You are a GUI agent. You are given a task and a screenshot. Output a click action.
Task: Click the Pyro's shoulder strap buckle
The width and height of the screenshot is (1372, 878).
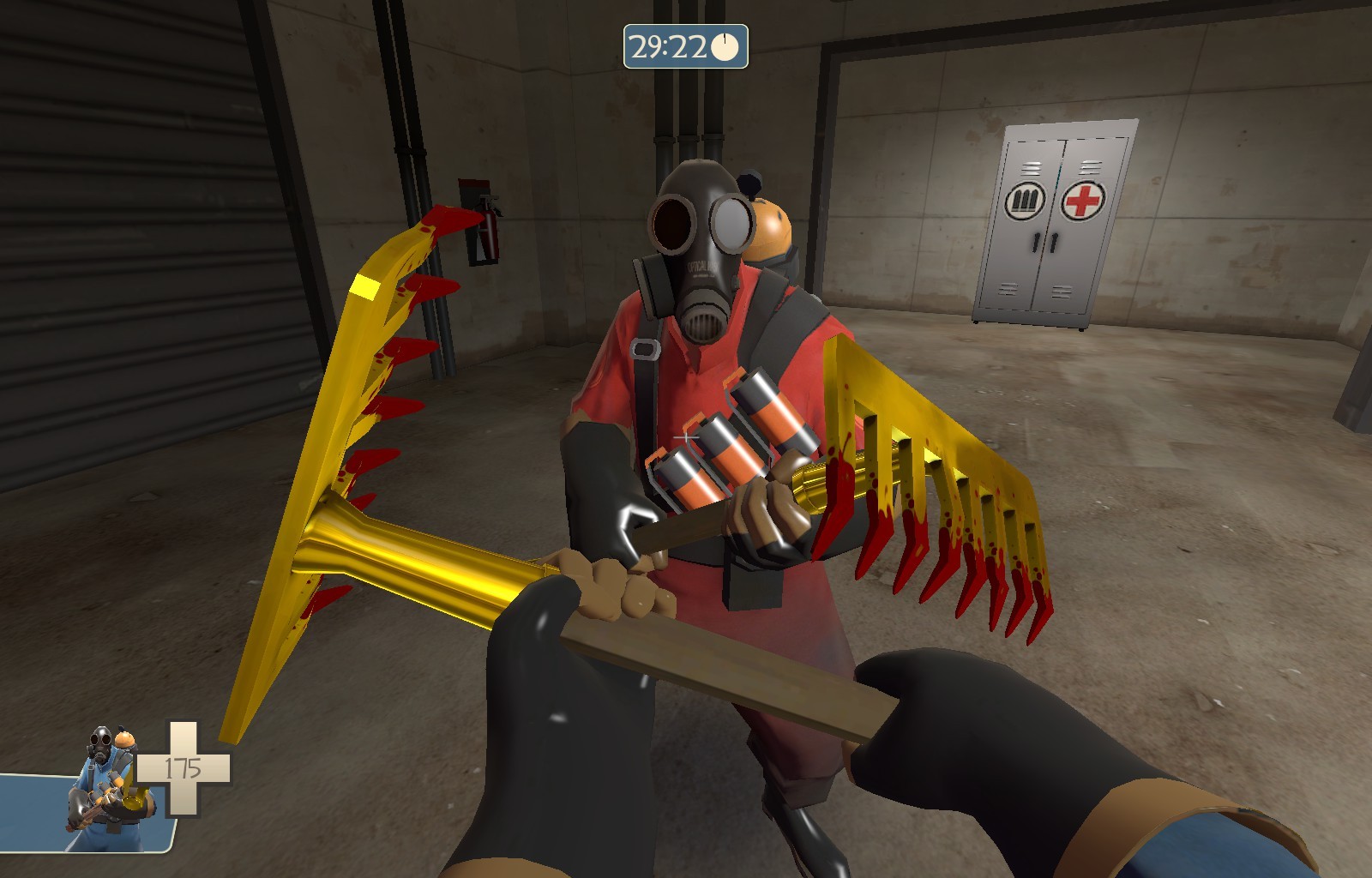point(645,347)
